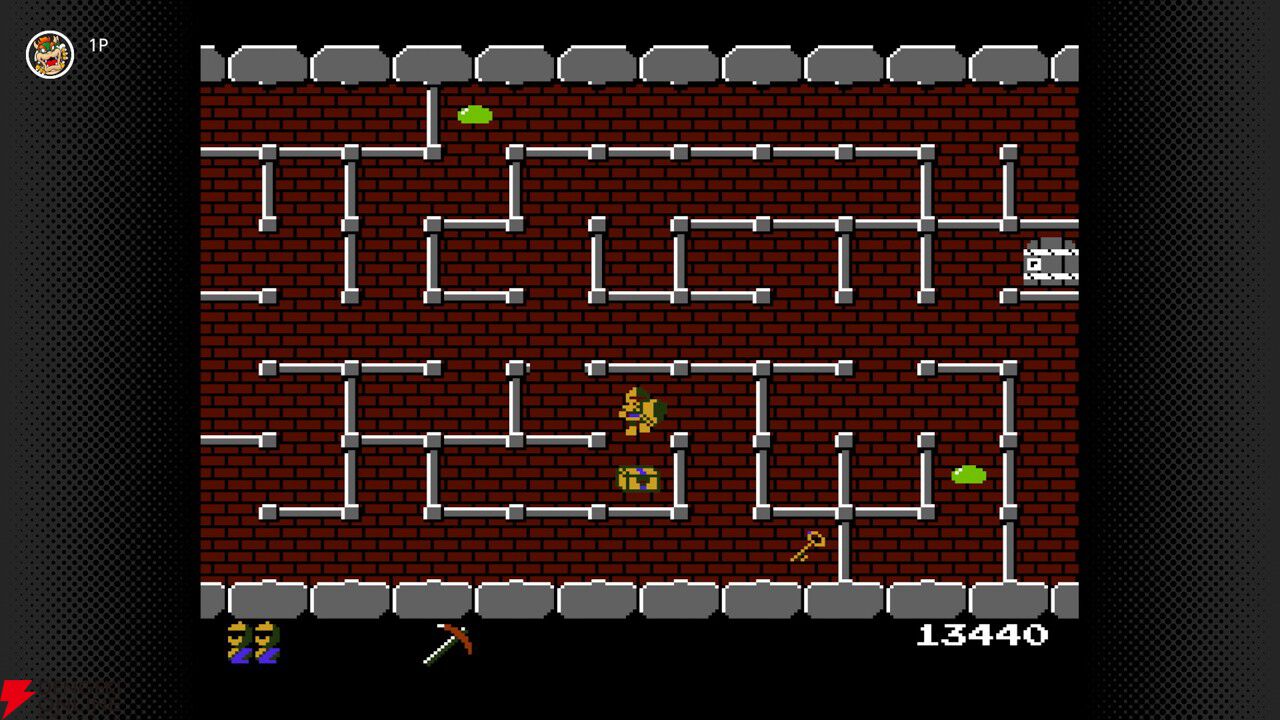Select the treasure chest in the maze
Screen dimensions: 1280x720
click(x=638, y=479)
